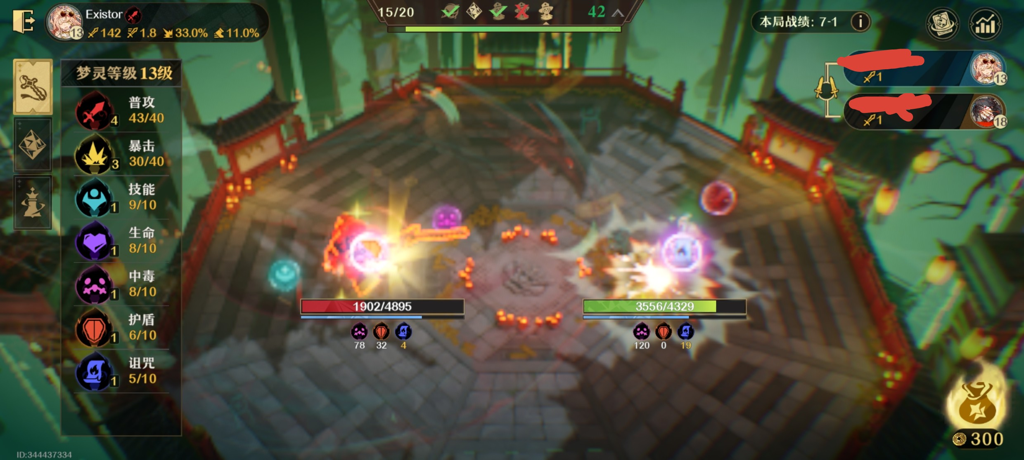Select the 生命 purple heart trait icon

point(94,242)
